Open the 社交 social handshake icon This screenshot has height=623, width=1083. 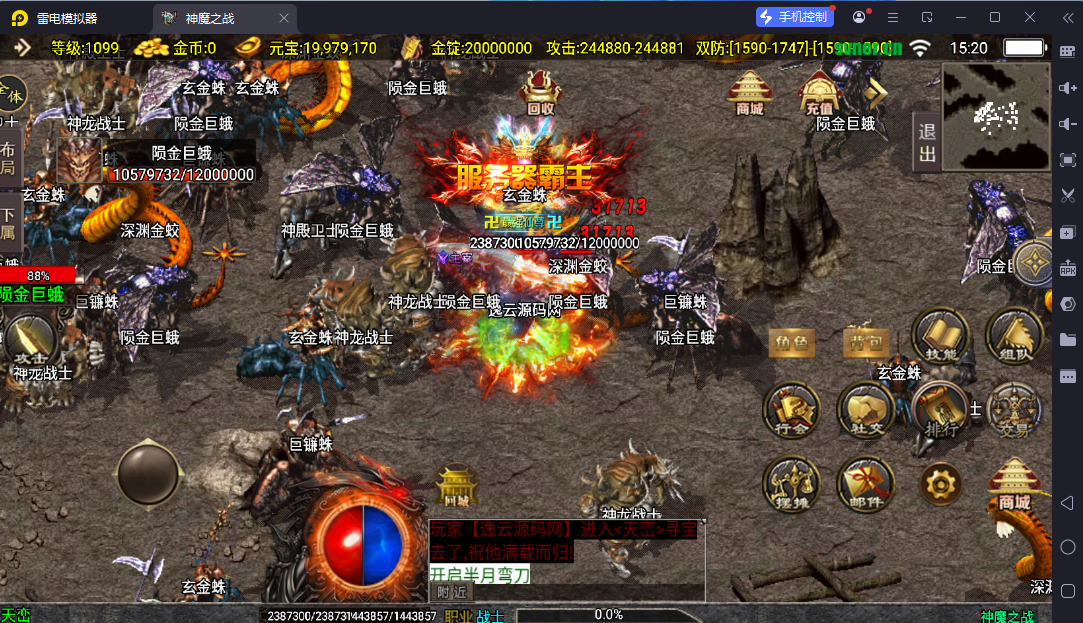(x=866, y=410)
